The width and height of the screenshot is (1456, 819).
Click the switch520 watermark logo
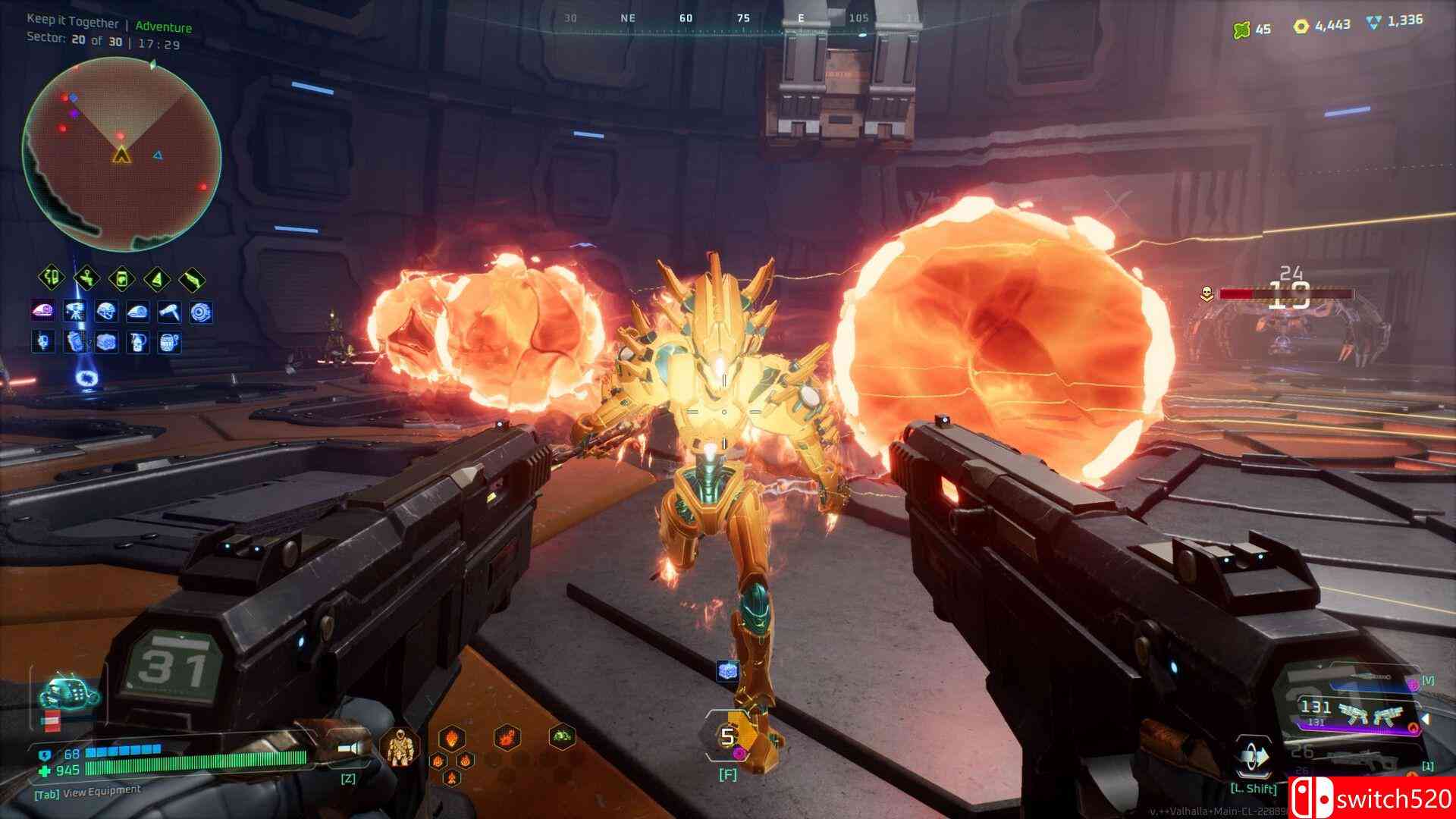(1371, 797)
